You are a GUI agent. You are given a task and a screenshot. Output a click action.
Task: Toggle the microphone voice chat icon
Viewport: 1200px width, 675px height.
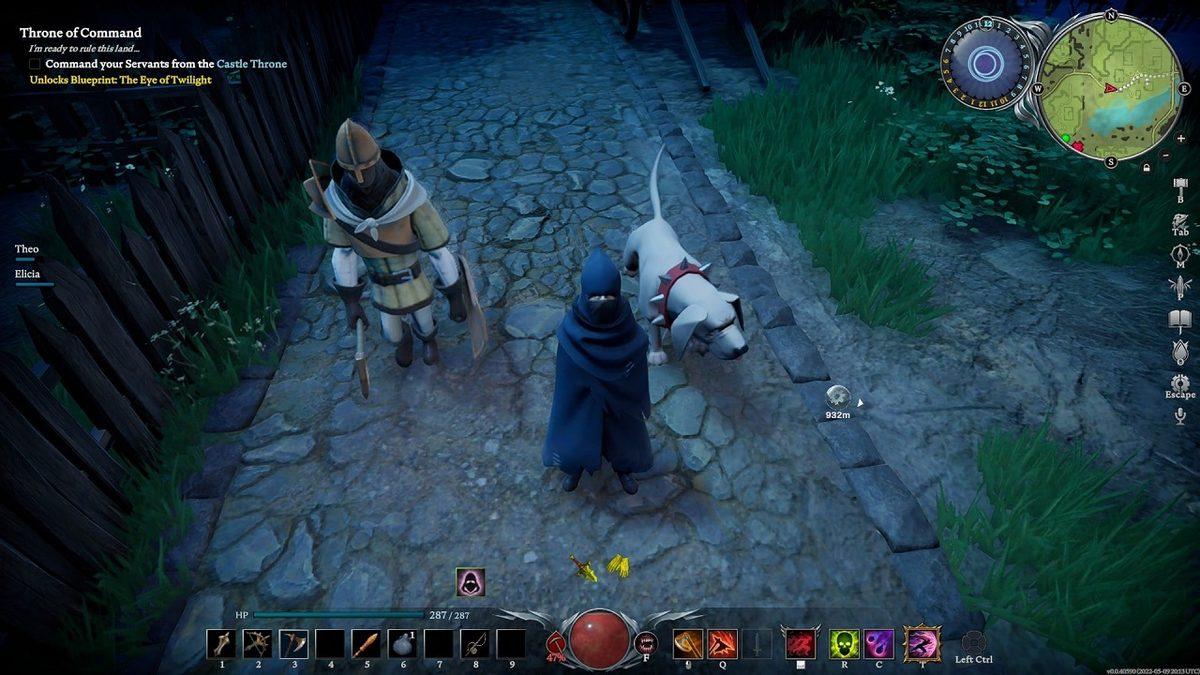(x=1180, y=416)
